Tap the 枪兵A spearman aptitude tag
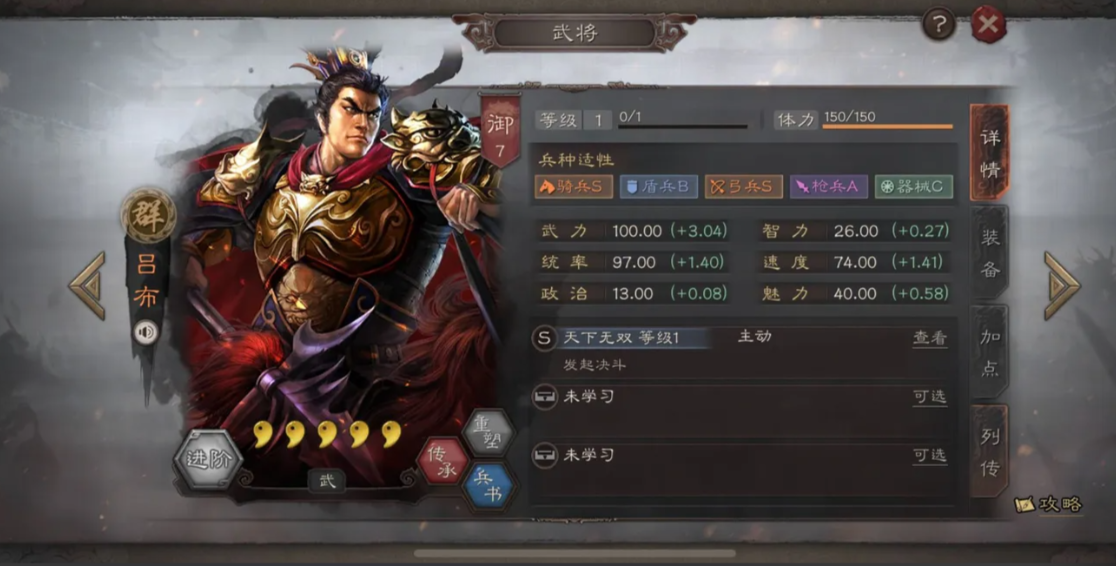 [828, 187]
